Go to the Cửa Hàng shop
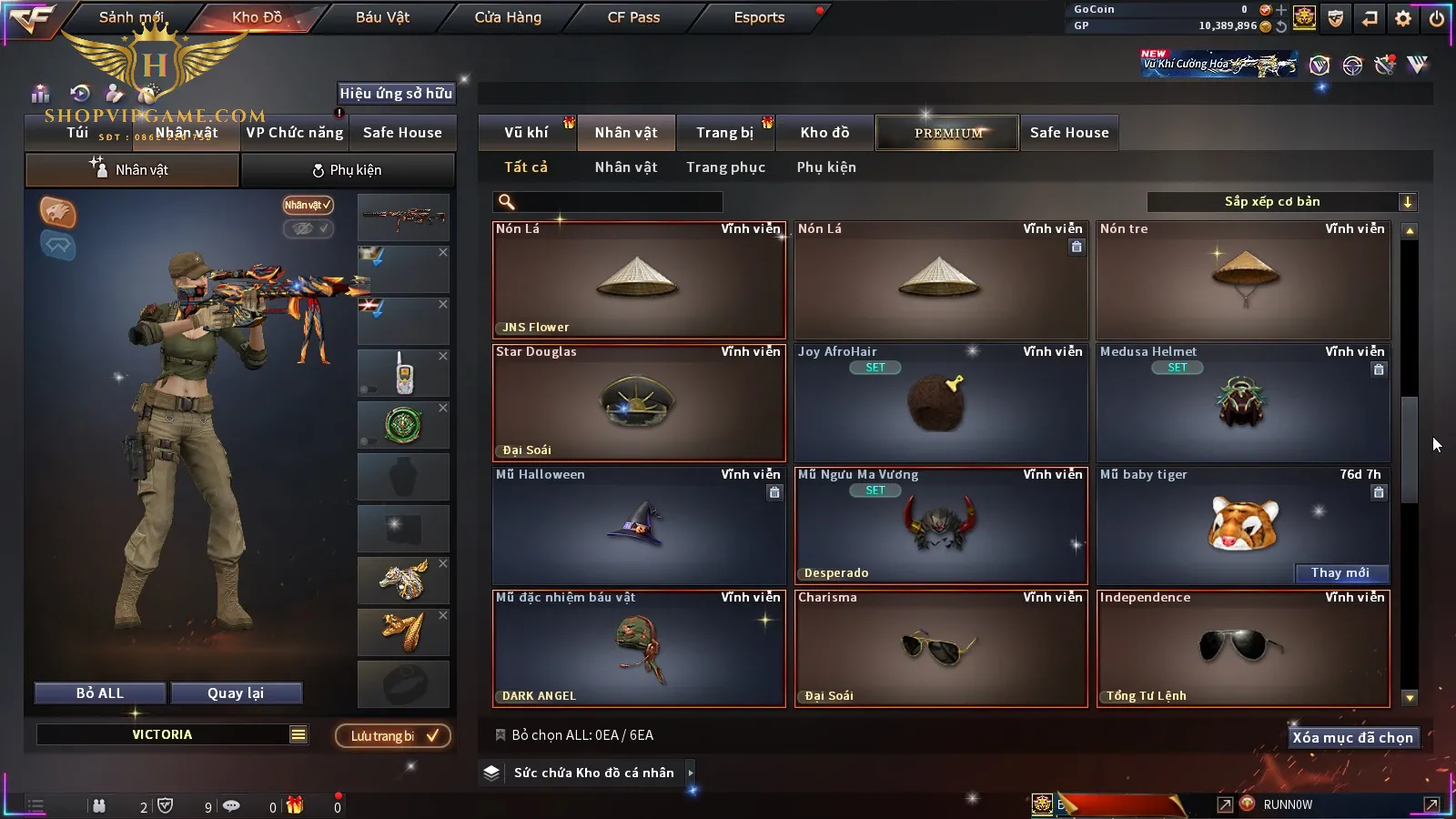1456x819 pixels. 508,17
